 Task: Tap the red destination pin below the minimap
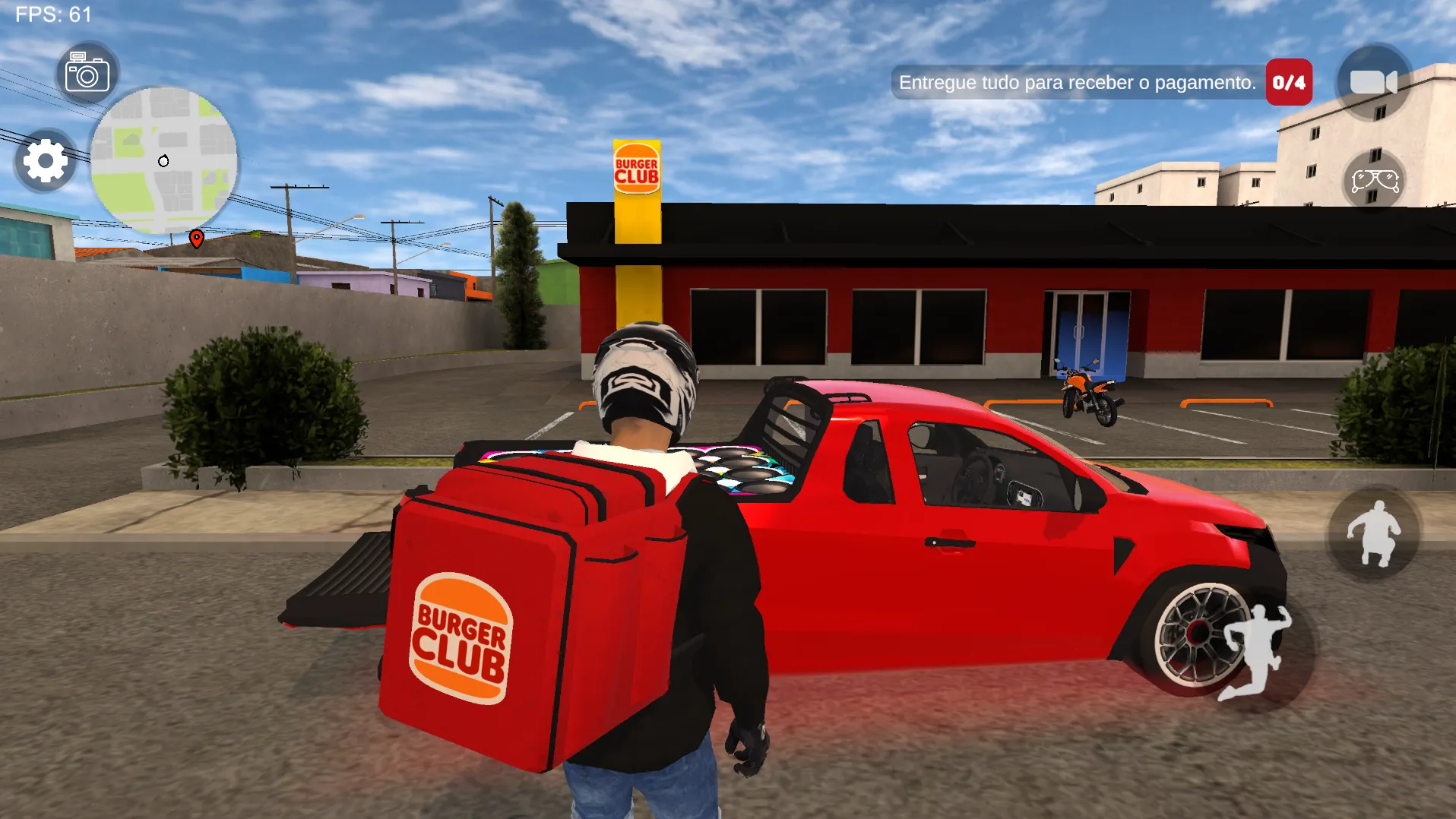tap(197, 239)
